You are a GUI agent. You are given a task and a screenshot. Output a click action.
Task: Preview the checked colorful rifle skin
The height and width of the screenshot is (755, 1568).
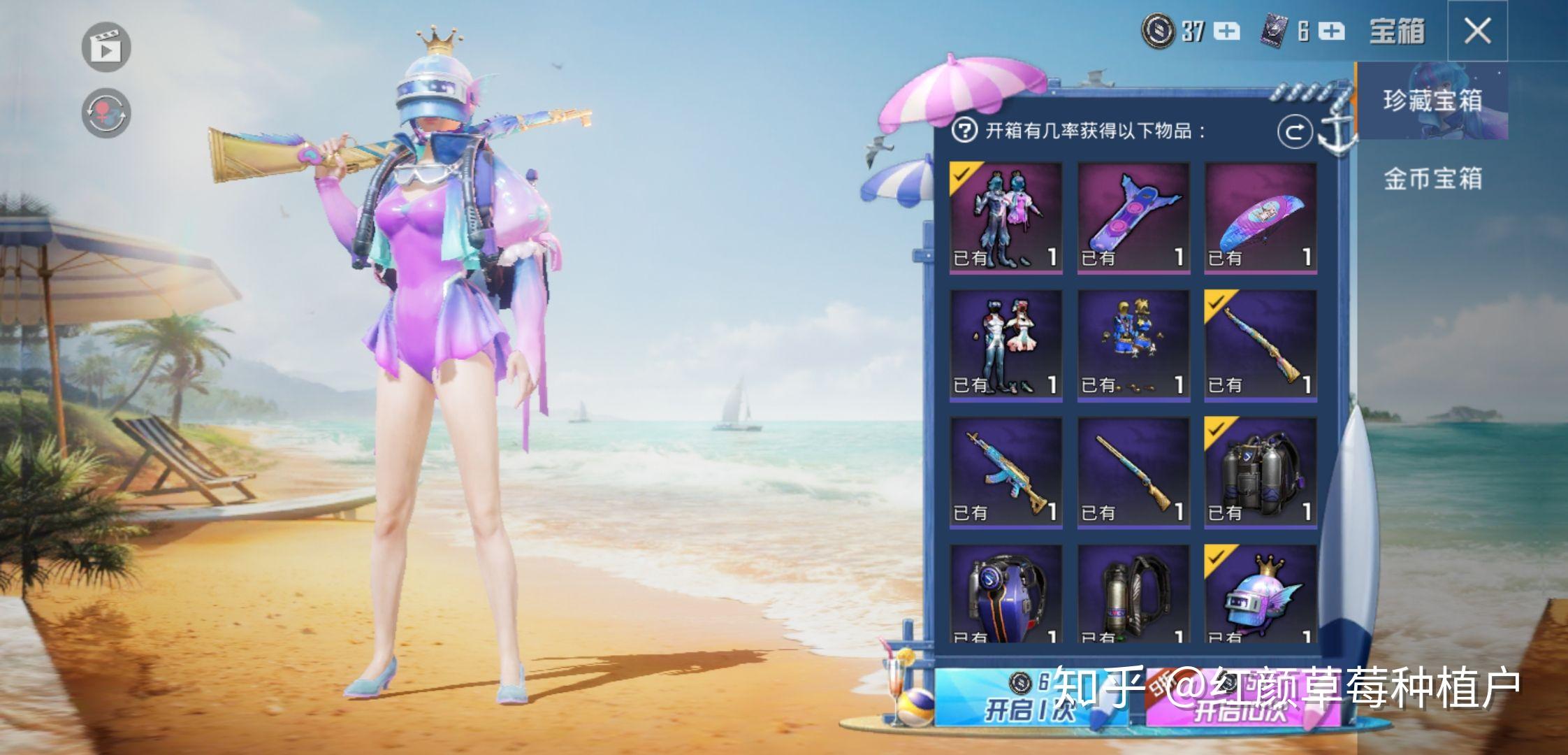point(1261,345)
